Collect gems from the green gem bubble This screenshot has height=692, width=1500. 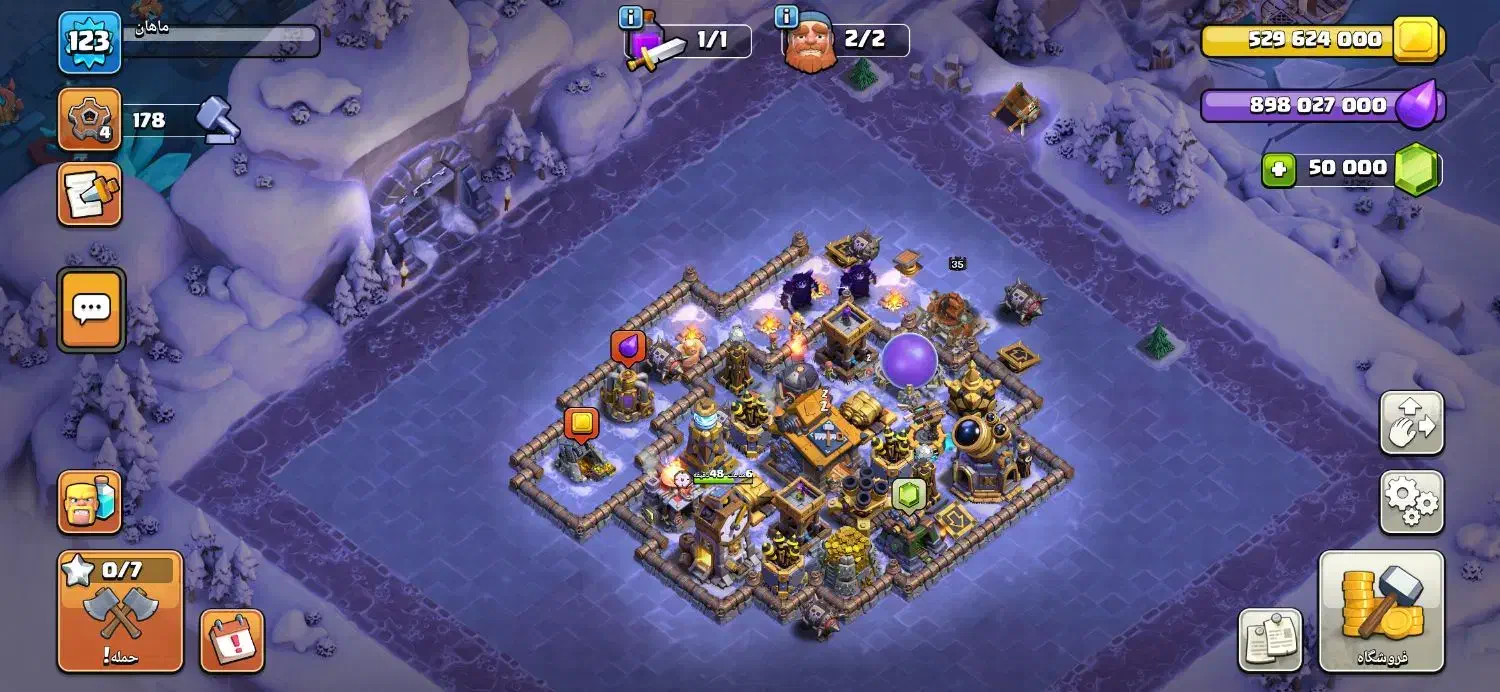click(x=906, y=494)
